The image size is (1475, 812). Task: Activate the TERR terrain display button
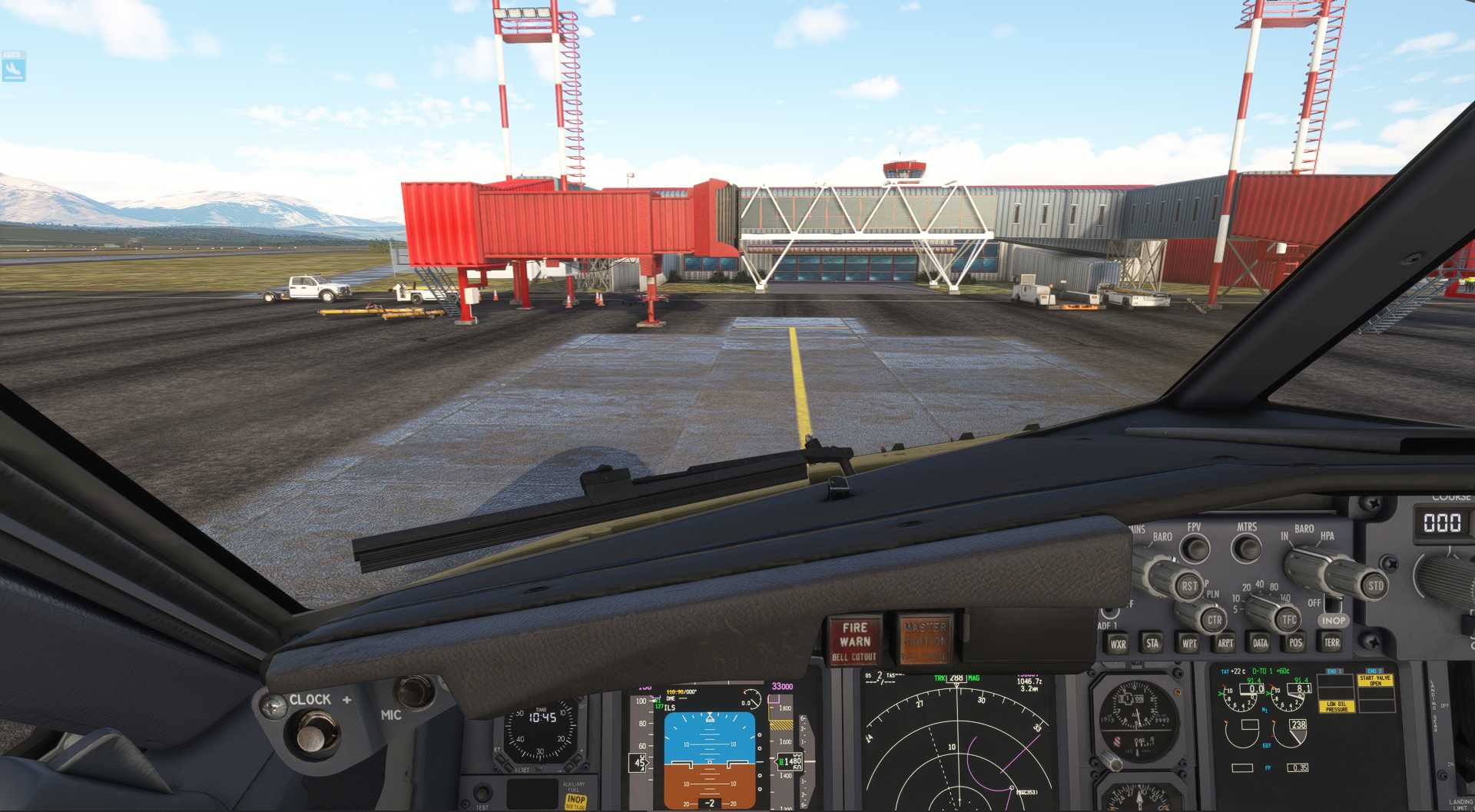click(x=1332, y=642)
